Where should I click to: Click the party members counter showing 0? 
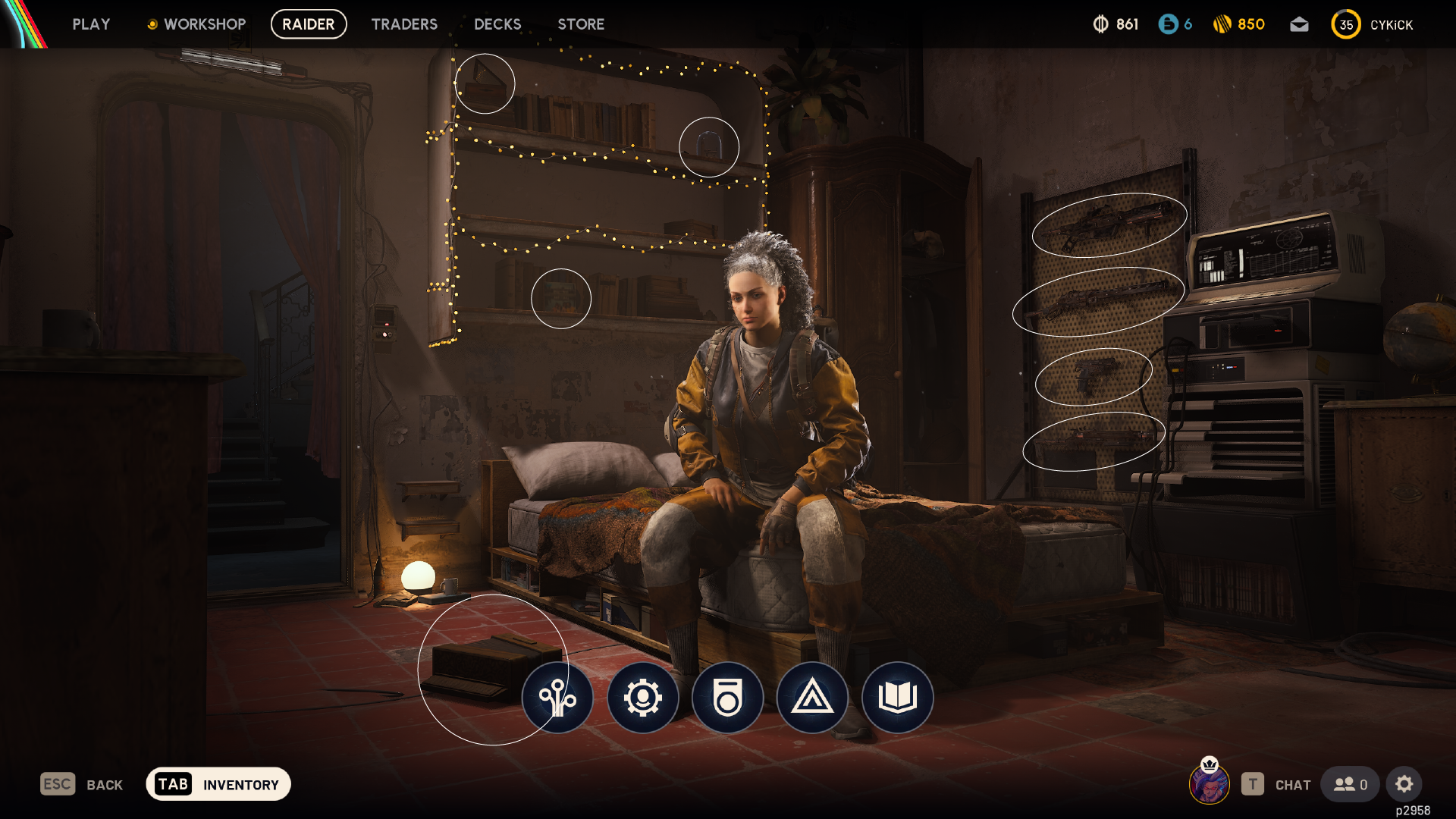coord(1350,785)
